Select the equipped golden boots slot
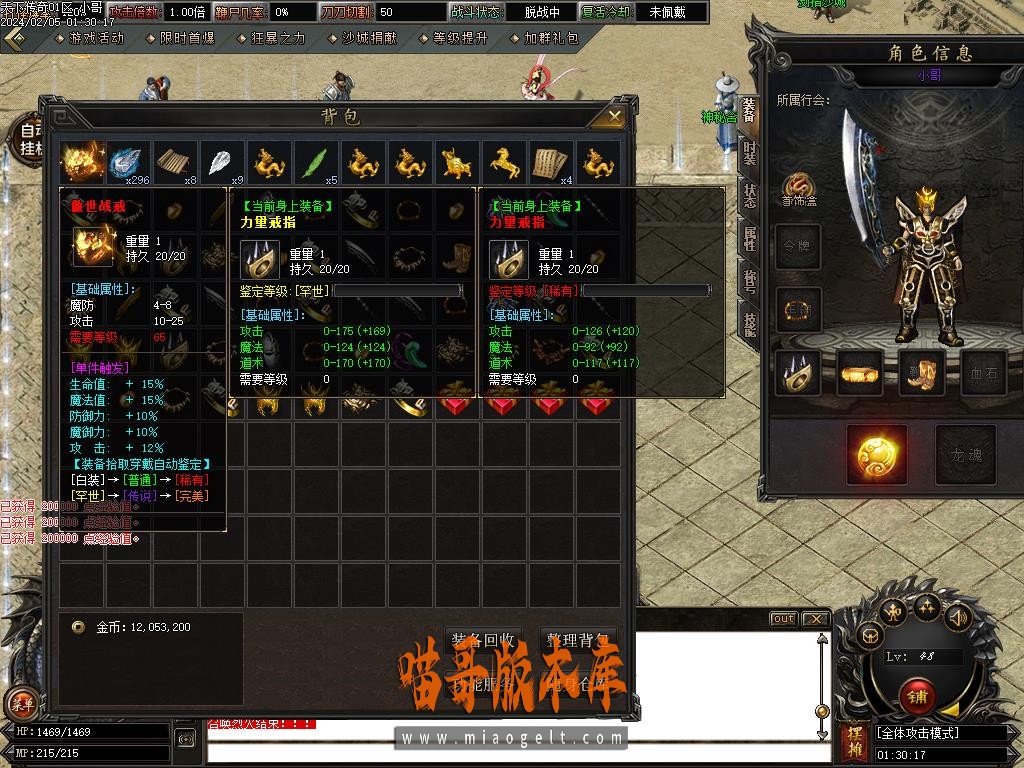Viewport: 1024px width, 768px height. 921,372
